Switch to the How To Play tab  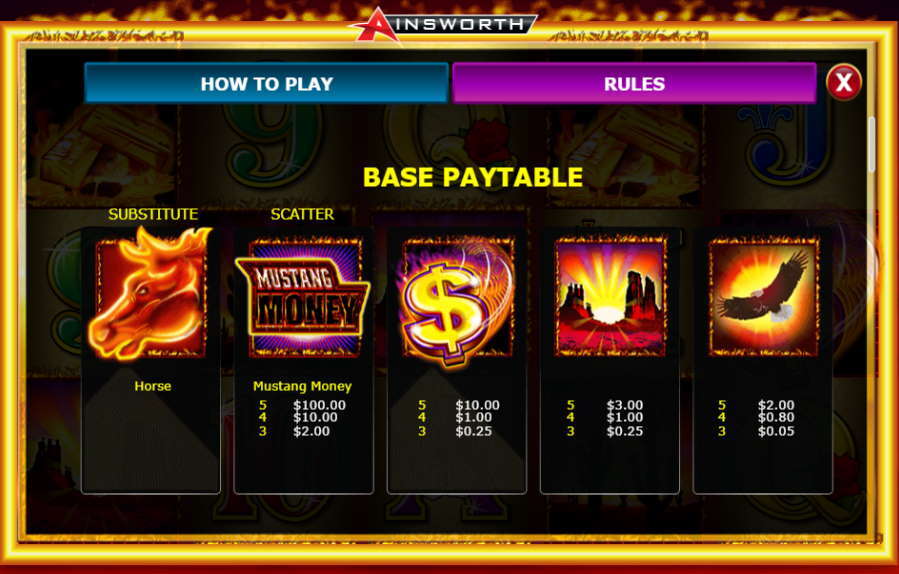tap(266, 84)
